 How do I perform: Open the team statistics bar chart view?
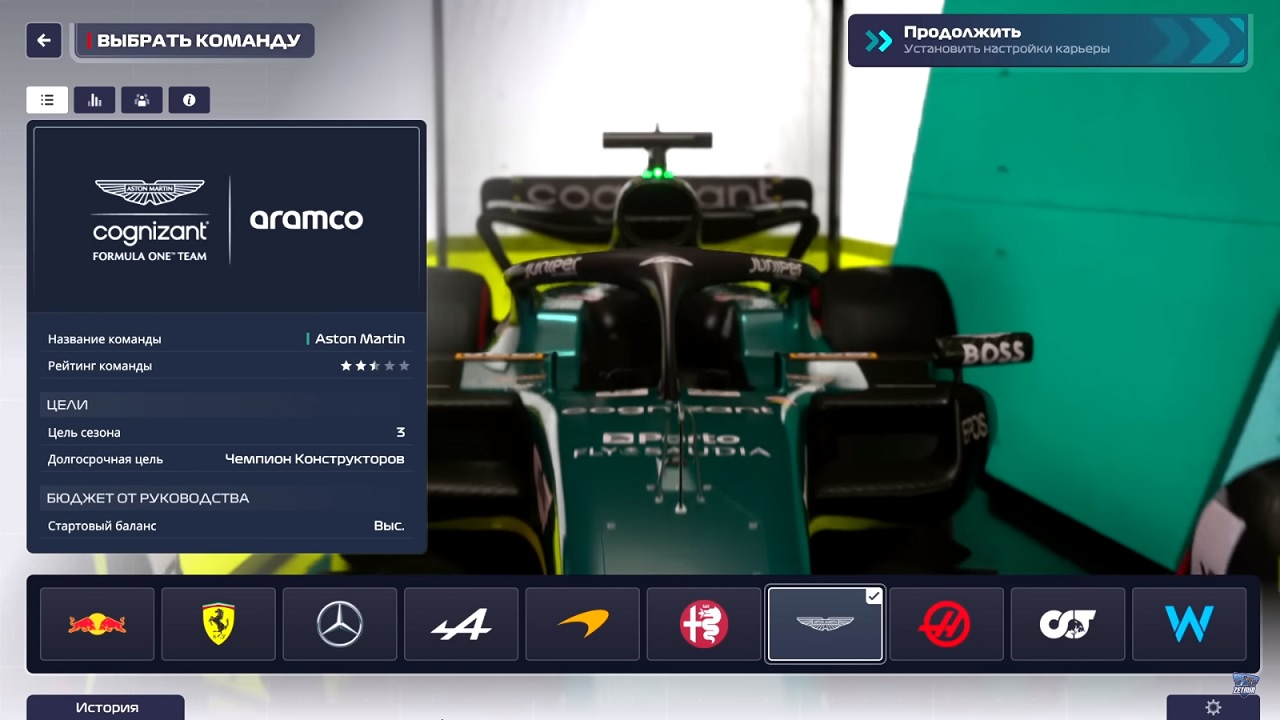(x=94, y=99)
